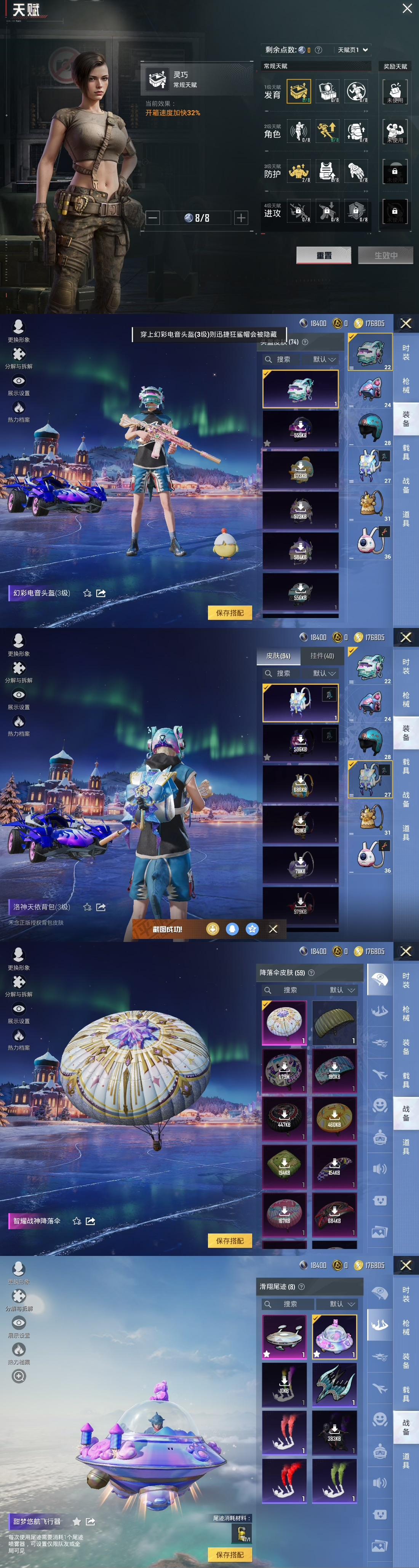Switch to the 皮肤(94) tab

(x=278, y=655)
